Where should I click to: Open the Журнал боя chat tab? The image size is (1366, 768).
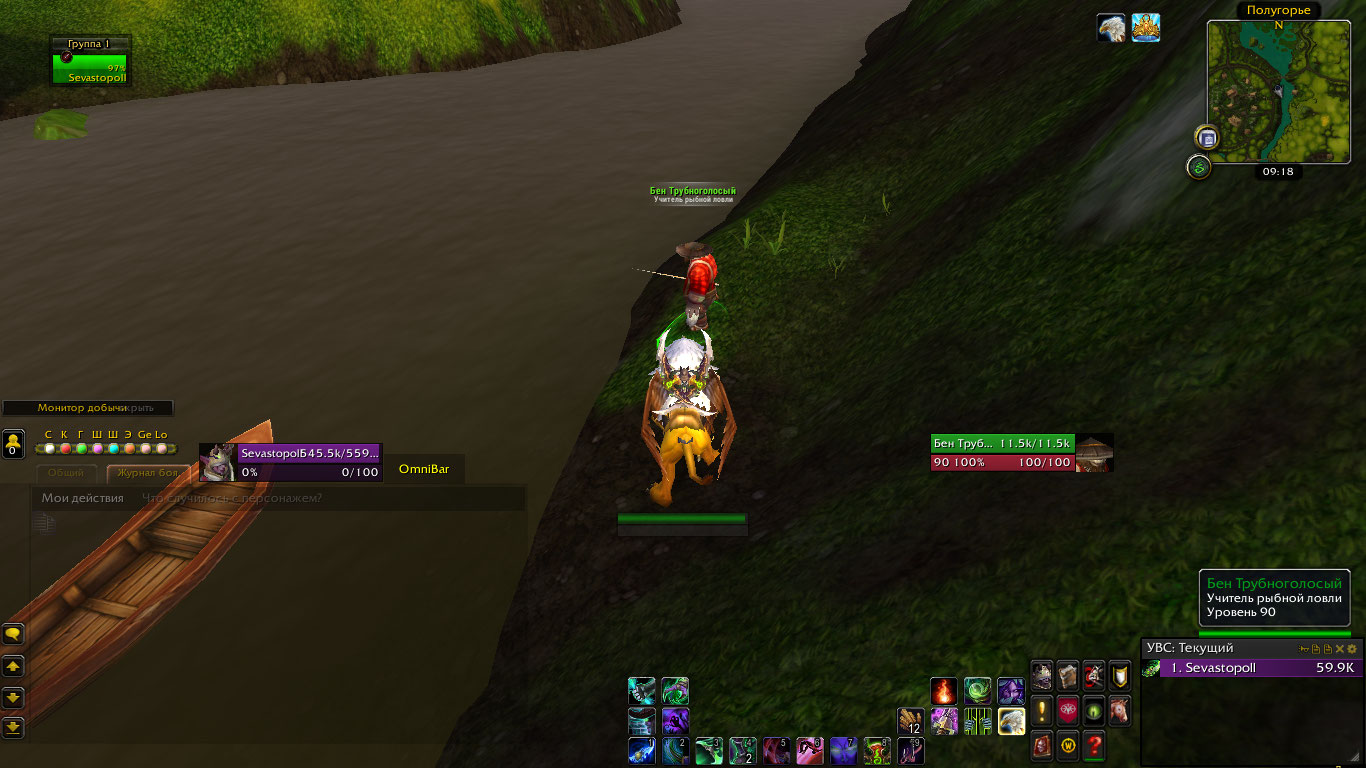(x=147, y=473)
